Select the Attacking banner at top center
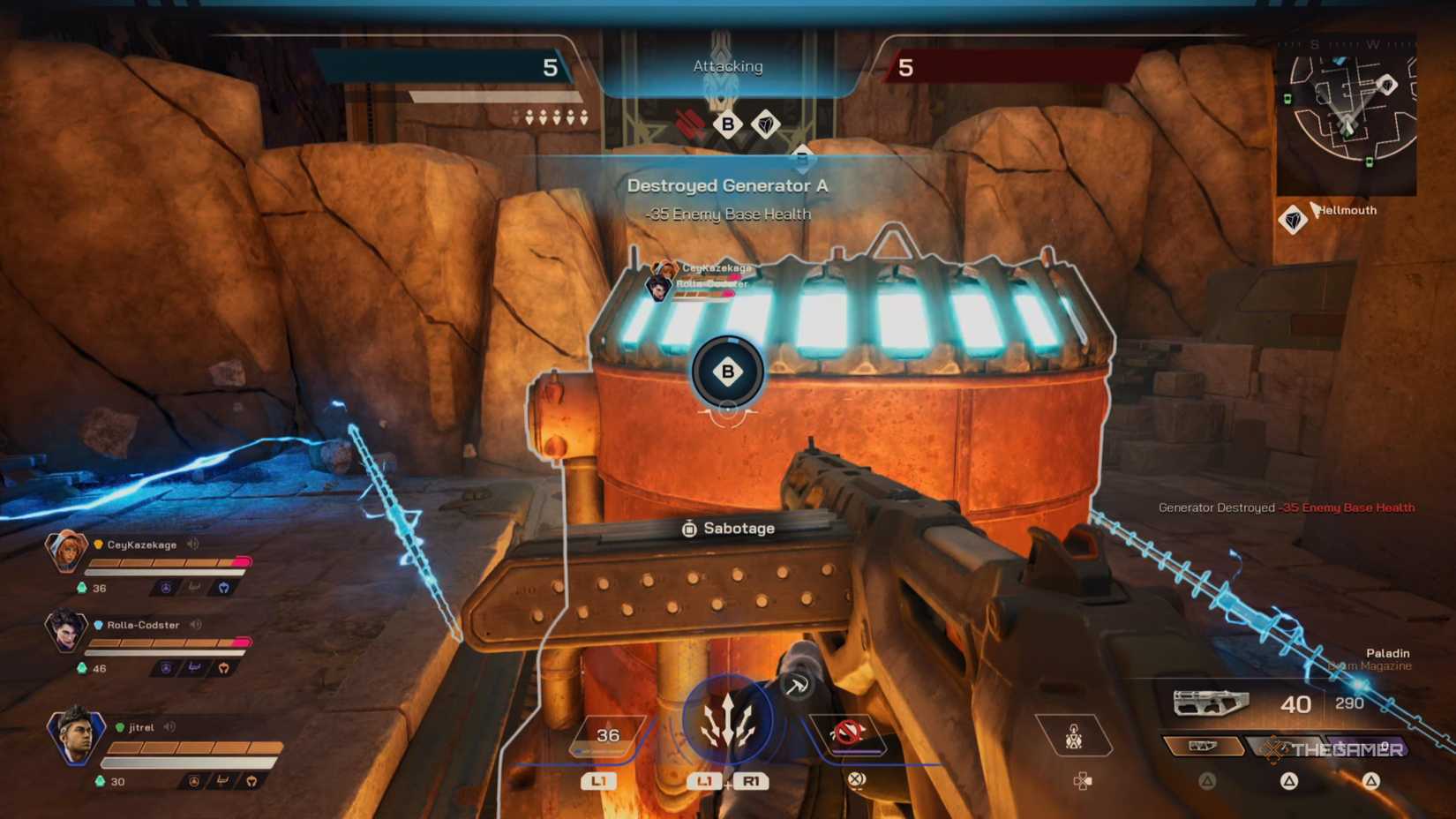The image size is (1456, 819). click(x=727, y=65)
